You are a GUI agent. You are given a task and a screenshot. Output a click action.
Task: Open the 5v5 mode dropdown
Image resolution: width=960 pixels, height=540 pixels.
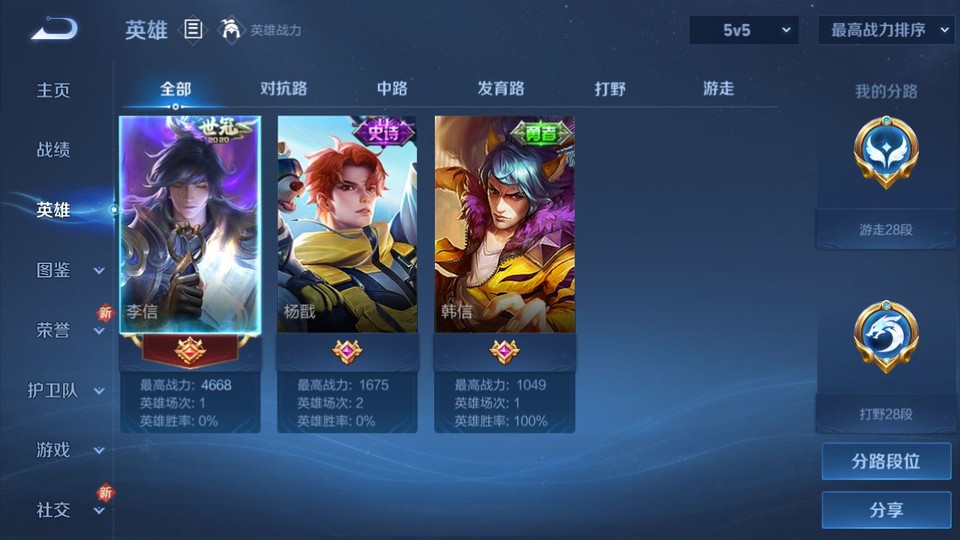tap(744, 30)
